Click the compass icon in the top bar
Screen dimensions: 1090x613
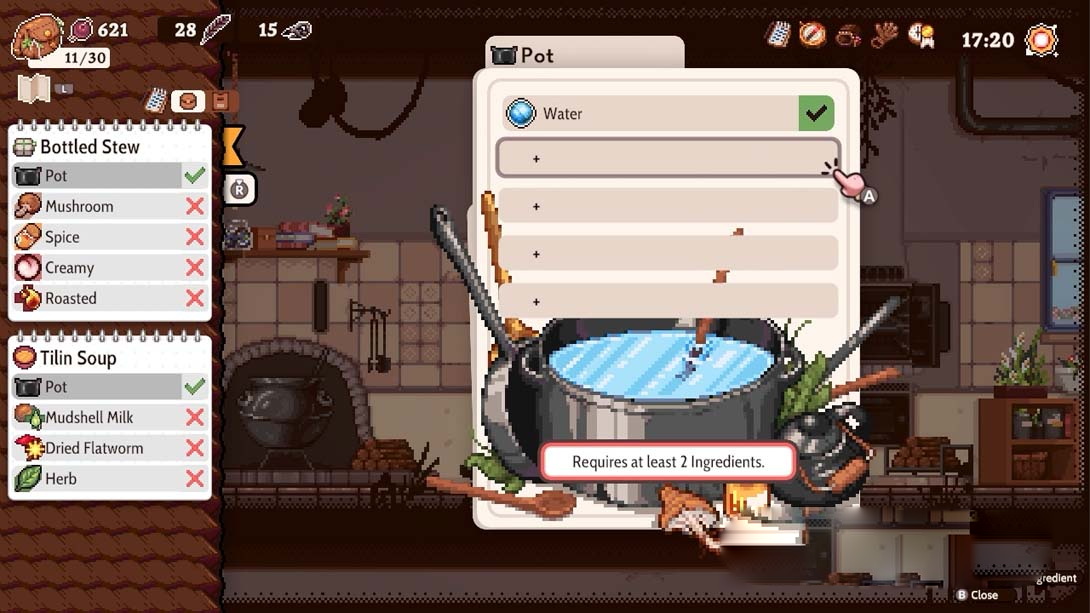point(812,34)
